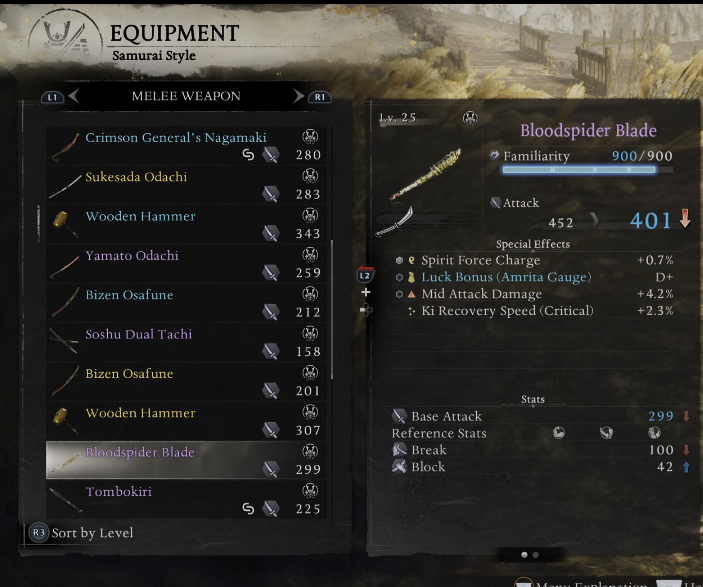Switch to the second details page dot
The height and width of the screenshot is (587, 703).
pos(536,554)
